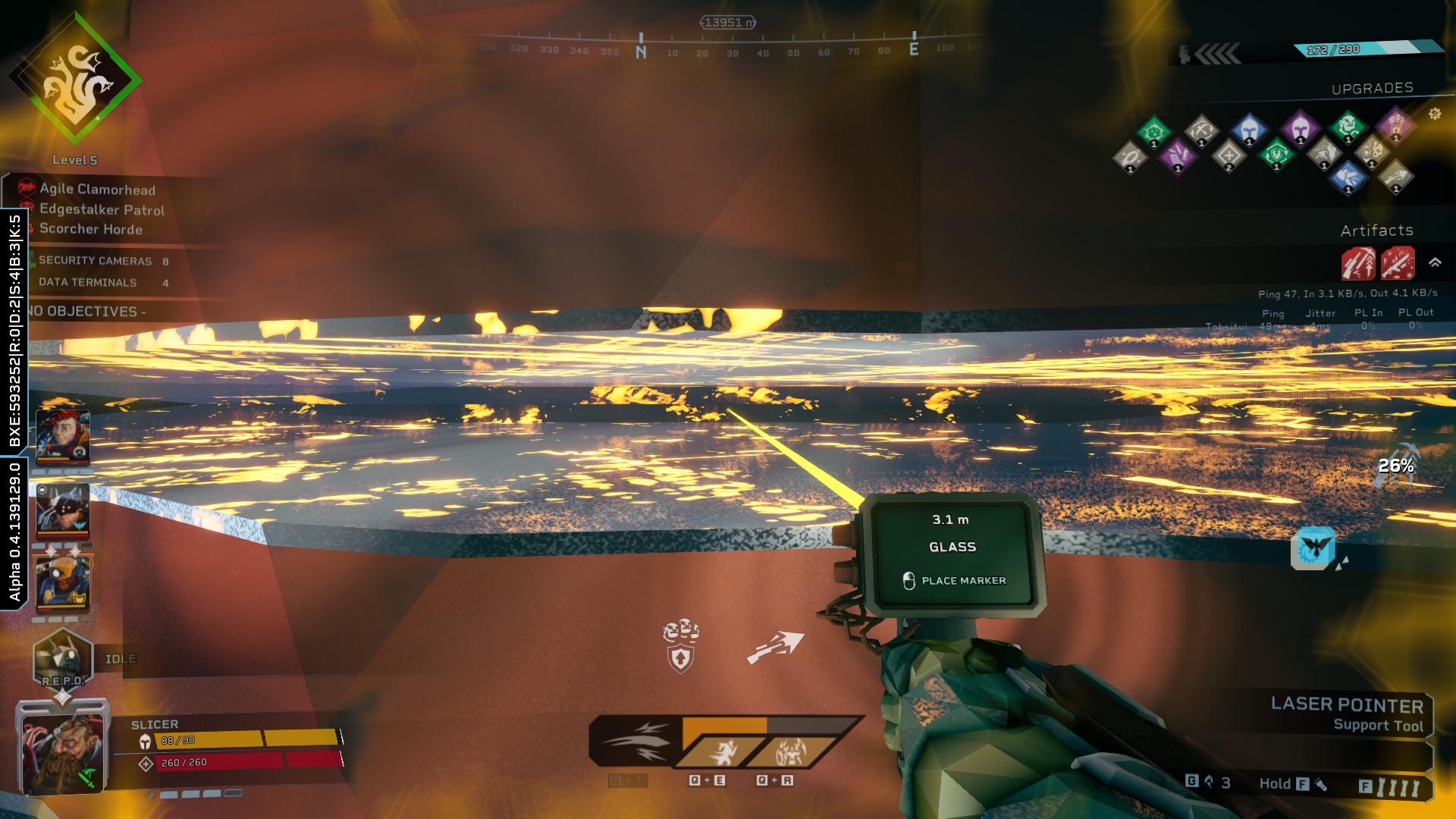Select the purple helmet upgrade icon
1456x819 pixels.
[1300, 127]
